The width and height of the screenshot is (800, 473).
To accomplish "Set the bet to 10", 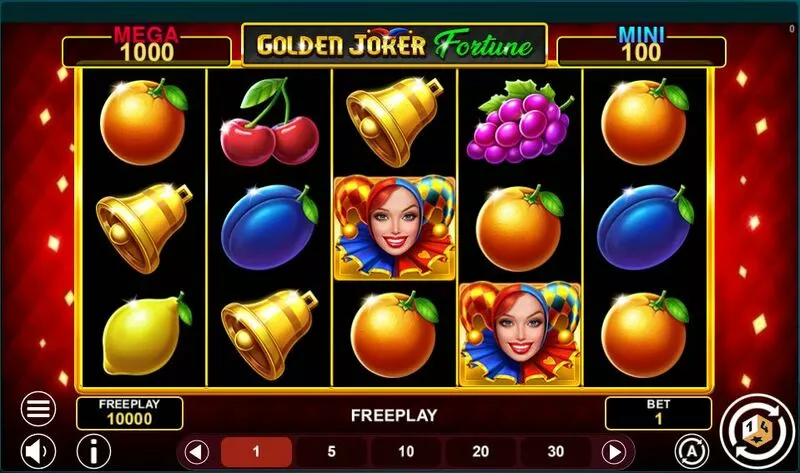I will coord(406,451).
